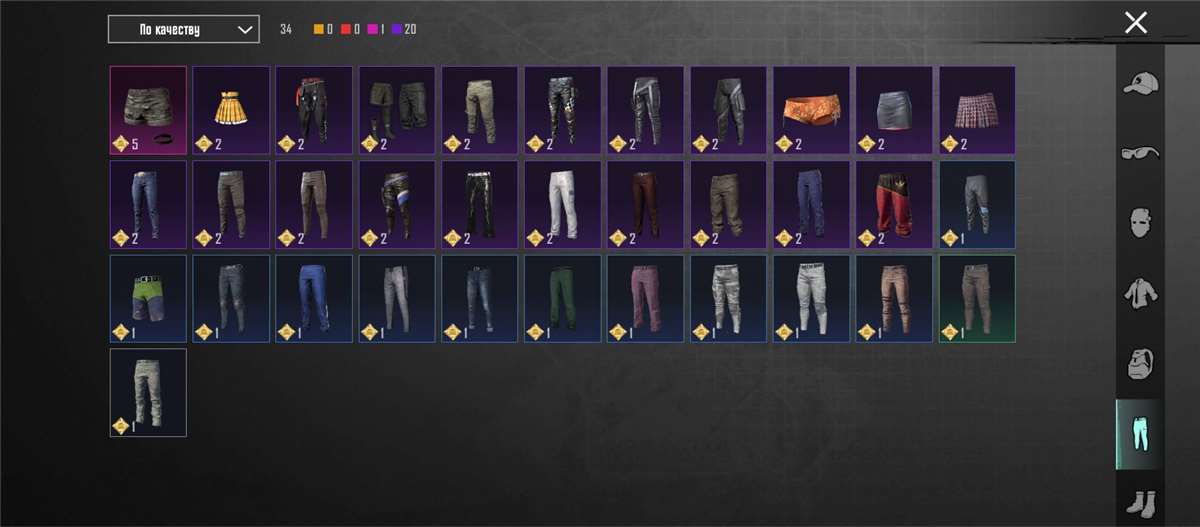The width and height of the screenshot is (1200, 527).
Task: Select the camo shorts item
Action: pyautogui.click(x=148, y=109)
